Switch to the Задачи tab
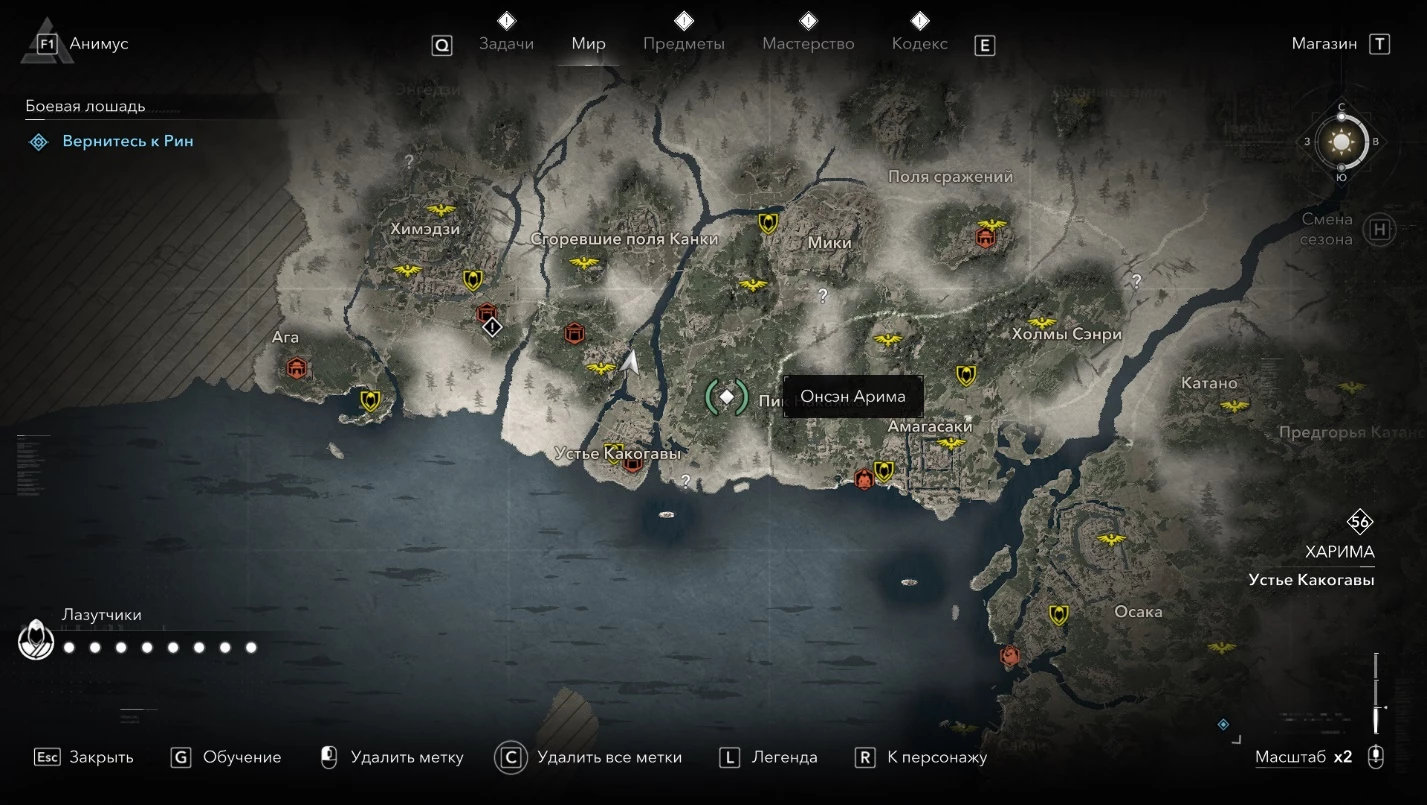1427x805 pixels. coord(506,44)
